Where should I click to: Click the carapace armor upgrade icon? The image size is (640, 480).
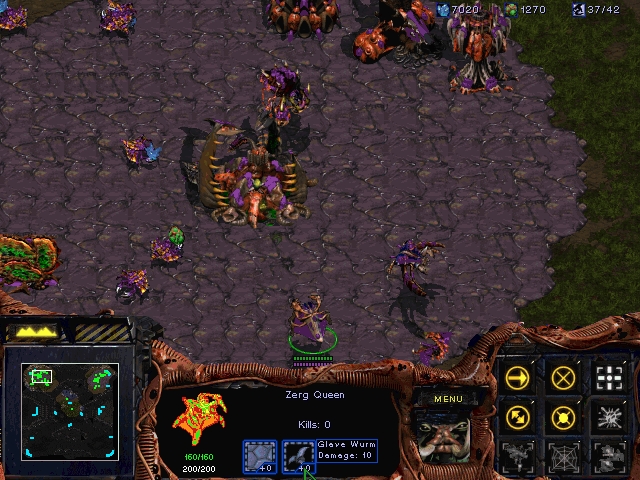pos(260,456)
